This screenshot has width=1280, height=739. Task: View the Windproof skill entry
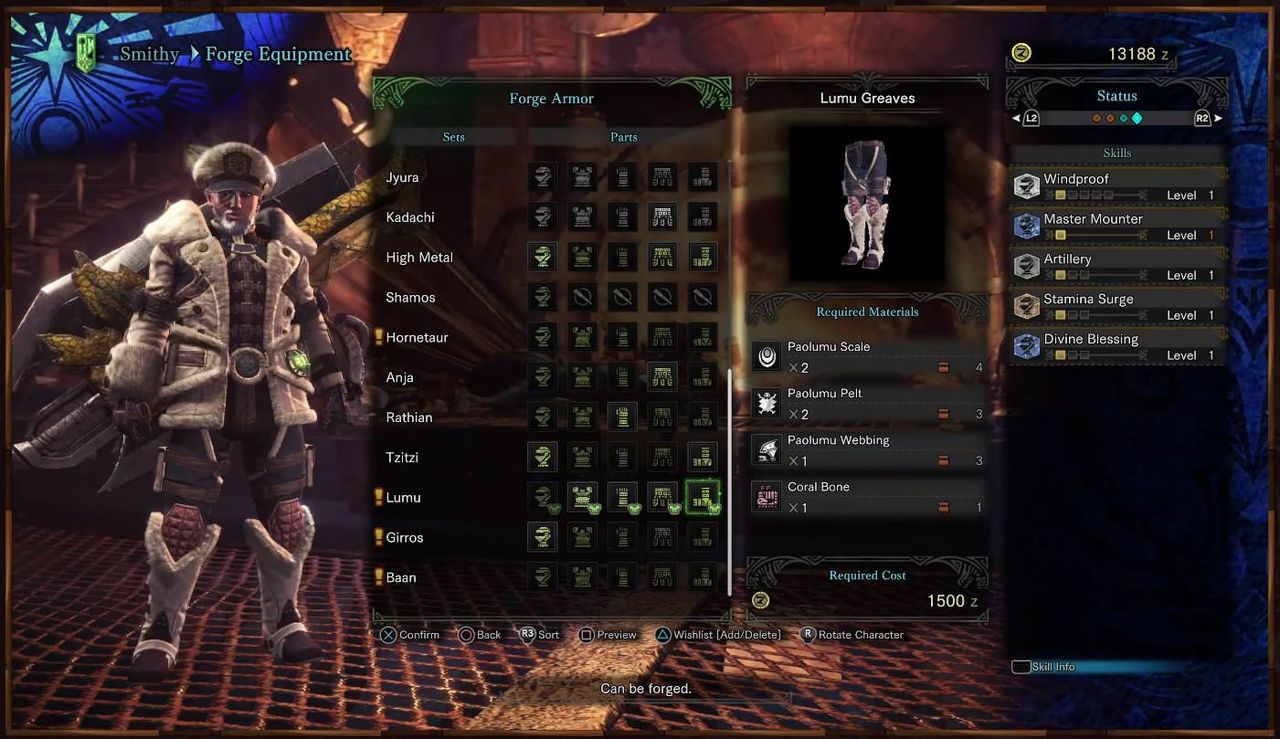[1117, 186]
